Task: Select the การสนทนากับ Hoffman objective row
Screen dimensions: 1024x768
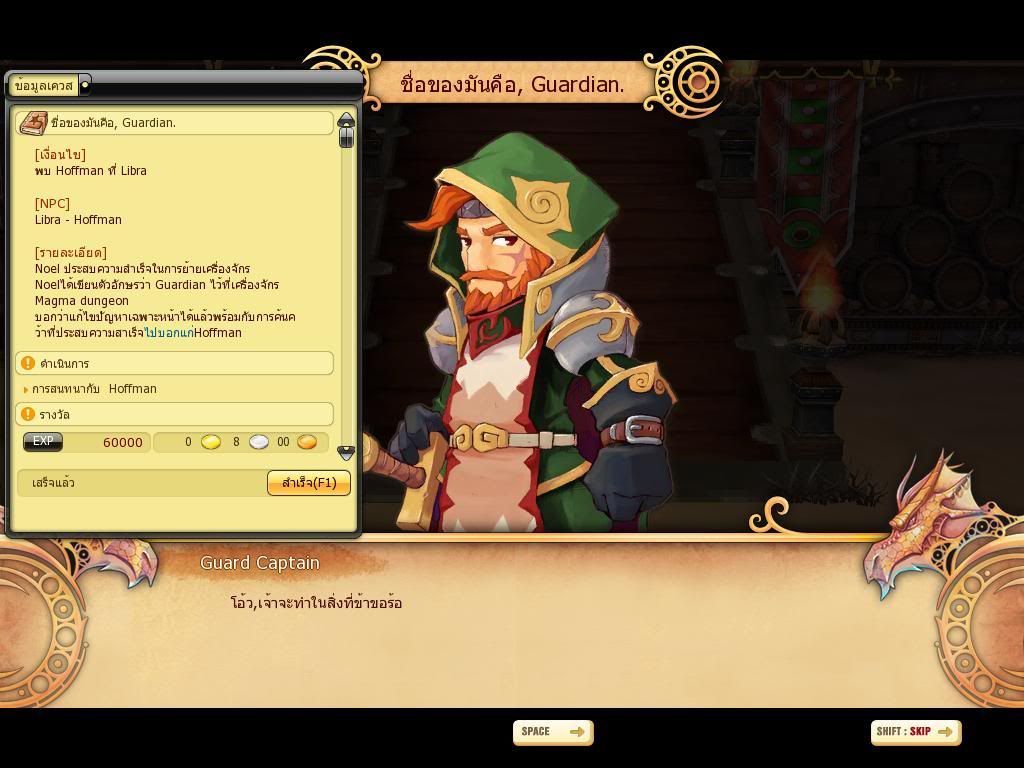Action: tap(94, 389)
